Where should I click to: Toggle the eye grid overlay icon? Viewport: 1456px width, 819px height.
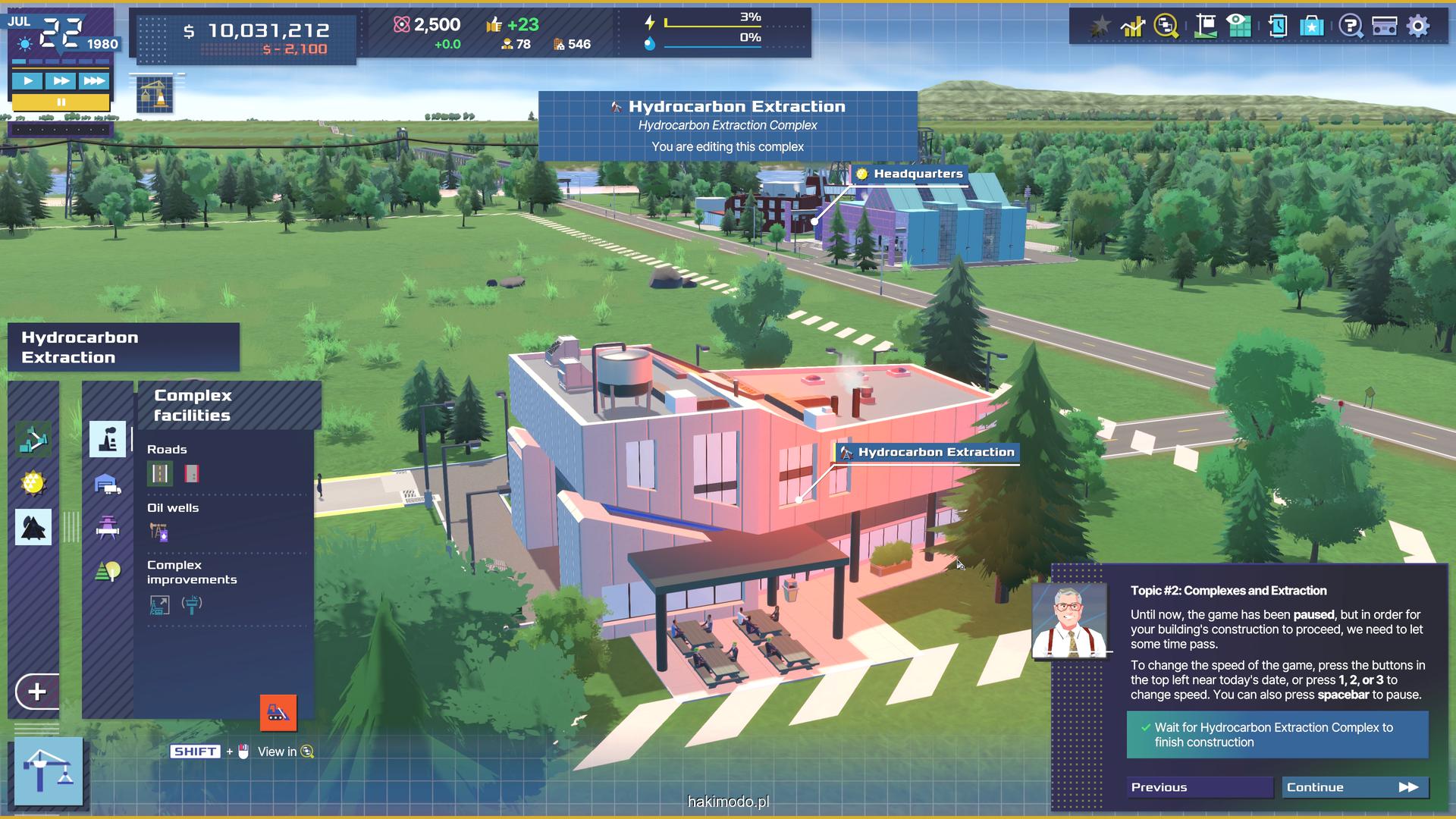(1239, 27)
